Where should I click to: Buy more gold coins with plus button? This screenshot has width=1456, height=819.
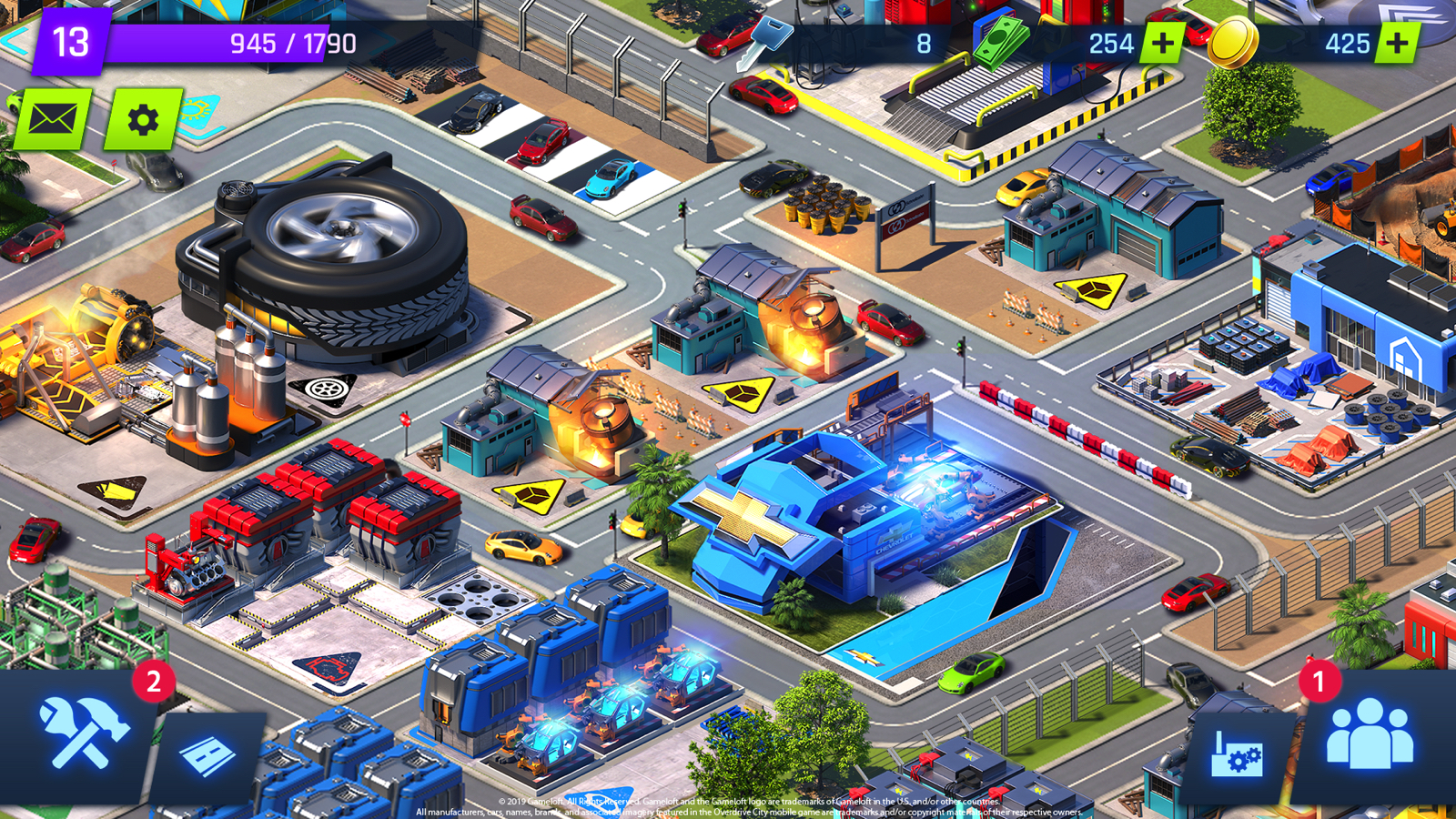point(1397,43)
